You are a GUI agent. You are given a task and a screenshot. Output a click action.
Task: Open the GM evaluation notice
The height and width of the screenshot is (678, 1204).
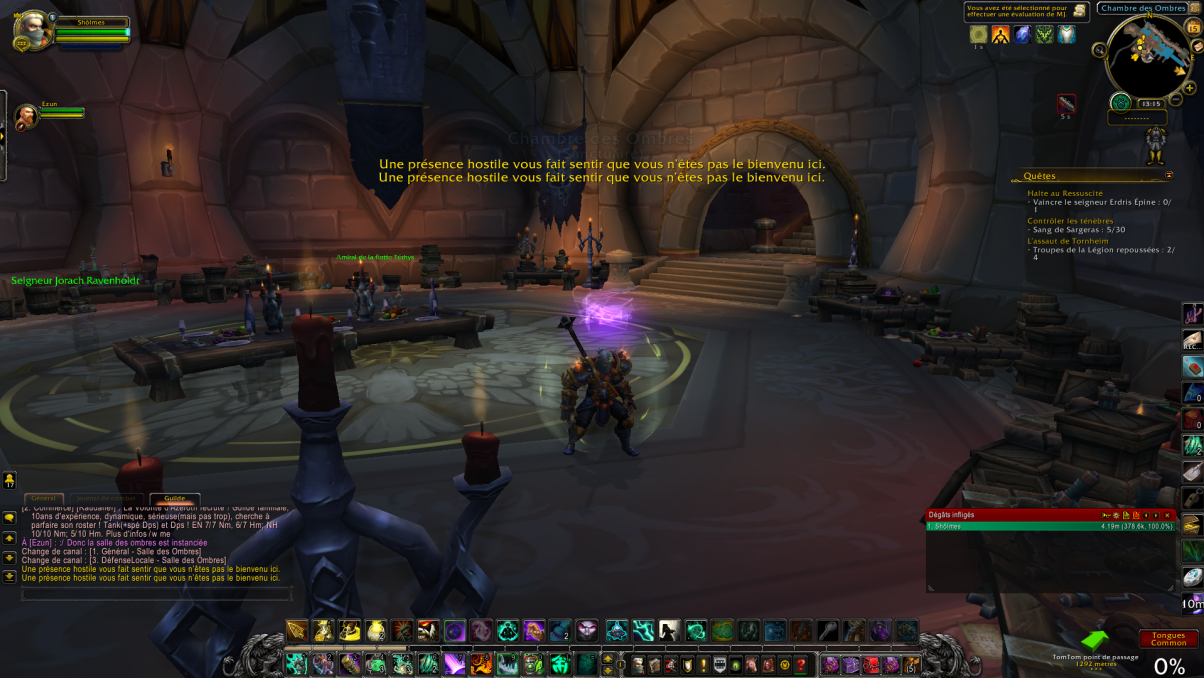tap(1026, 12)
